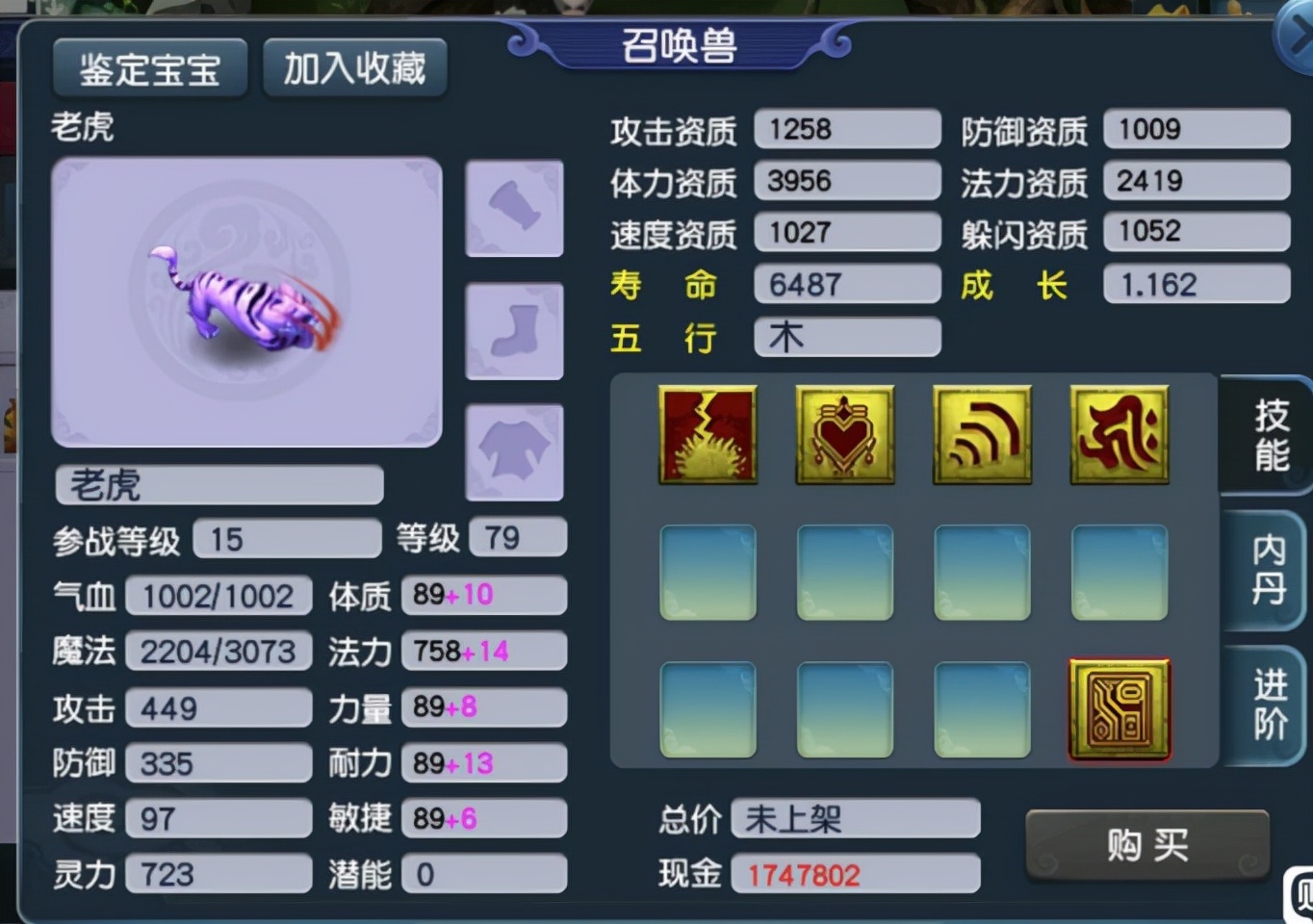The width and height of the screenshot is (1313, 924).
Task: Open the pet armor equipment slot icon
Action: [x=514, y=207]
